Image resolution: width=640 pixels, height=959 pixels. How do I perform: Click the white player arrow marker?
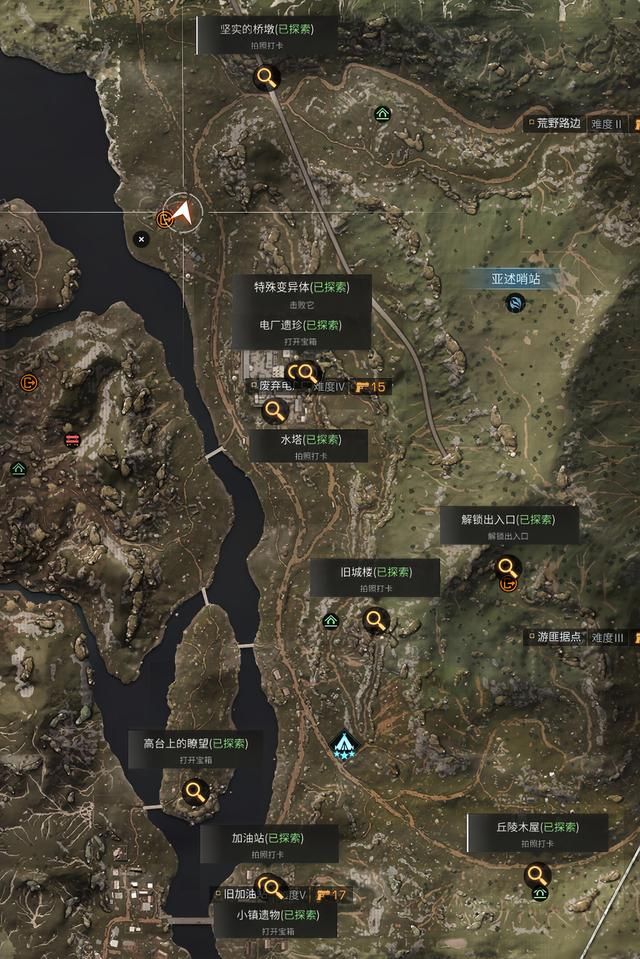click(183, 212)
